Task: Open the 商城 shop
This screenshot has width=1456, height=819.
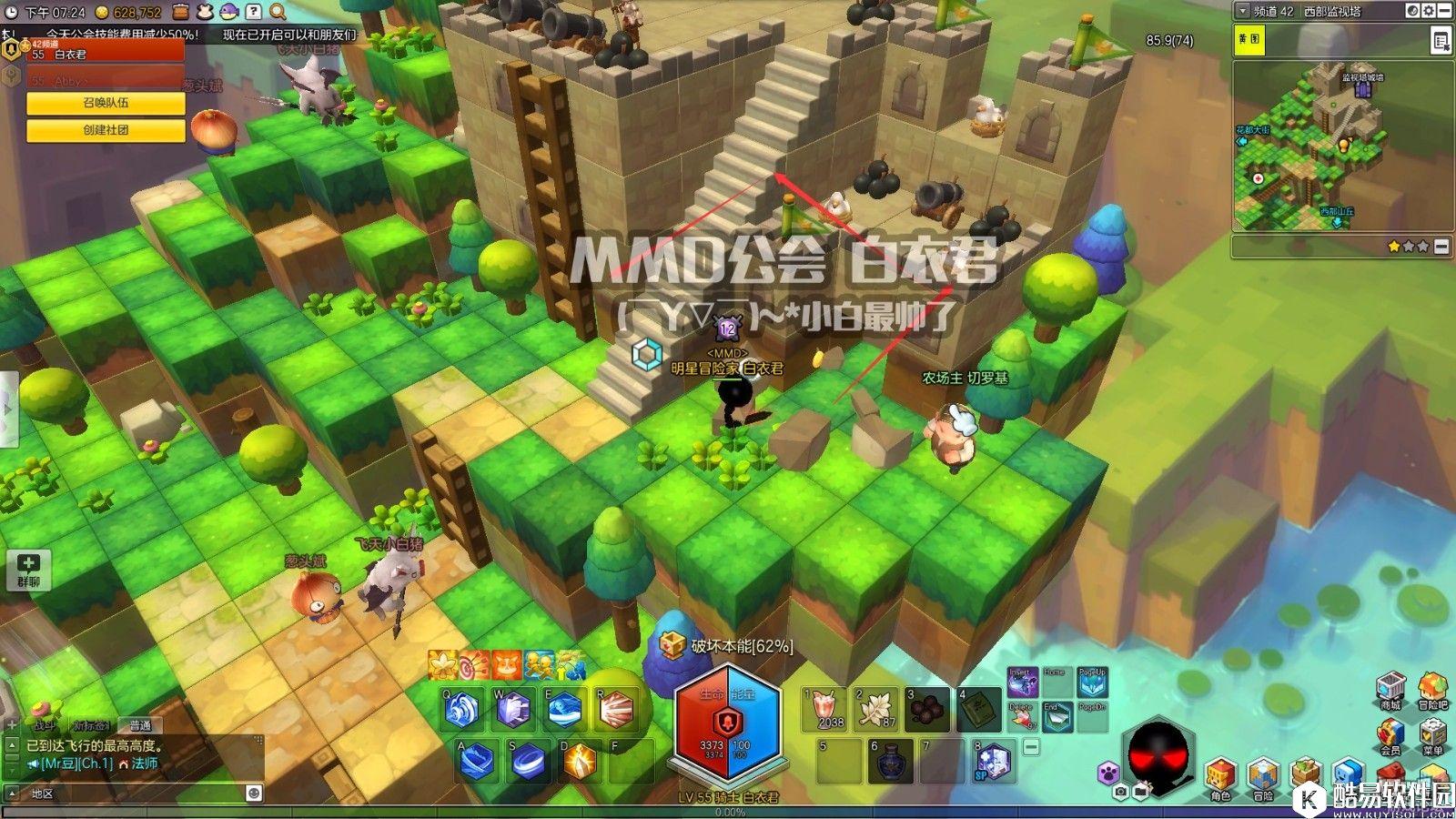Action: 1390,690
